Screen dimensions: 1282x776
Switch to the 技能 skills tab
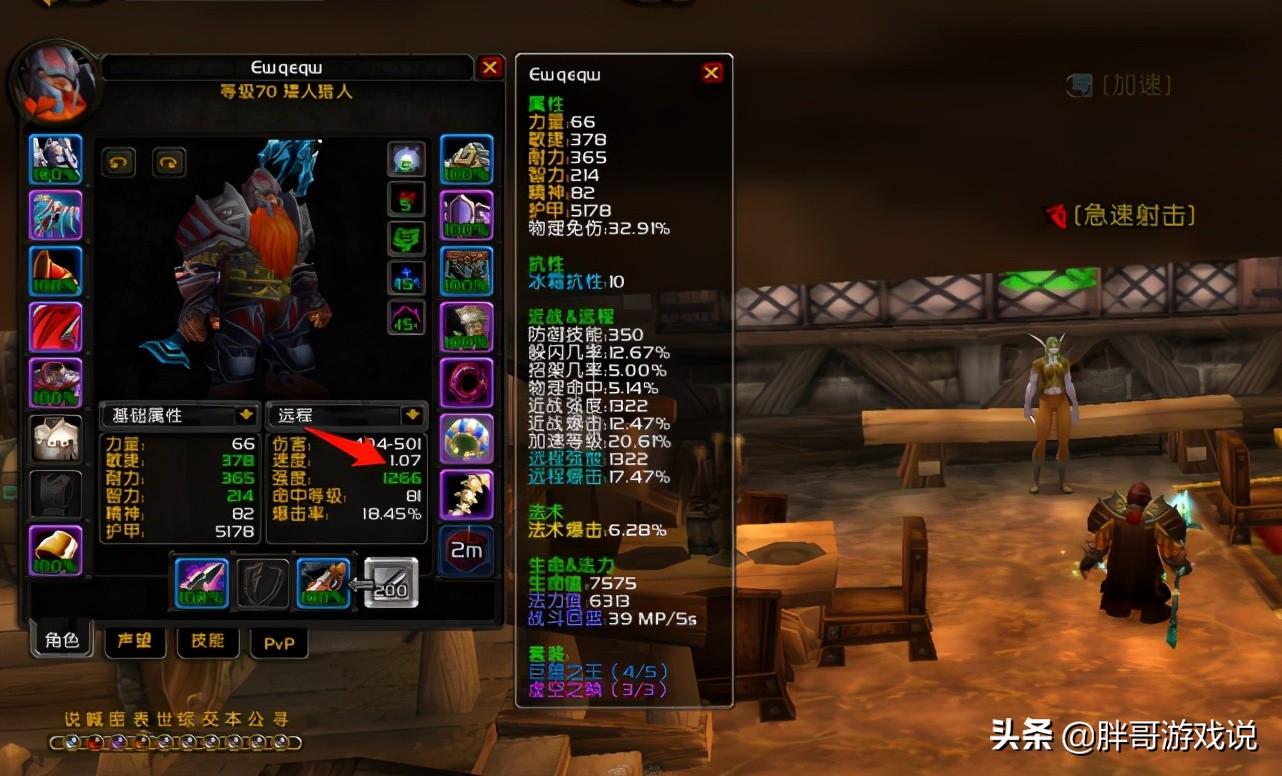coord(207,643)
